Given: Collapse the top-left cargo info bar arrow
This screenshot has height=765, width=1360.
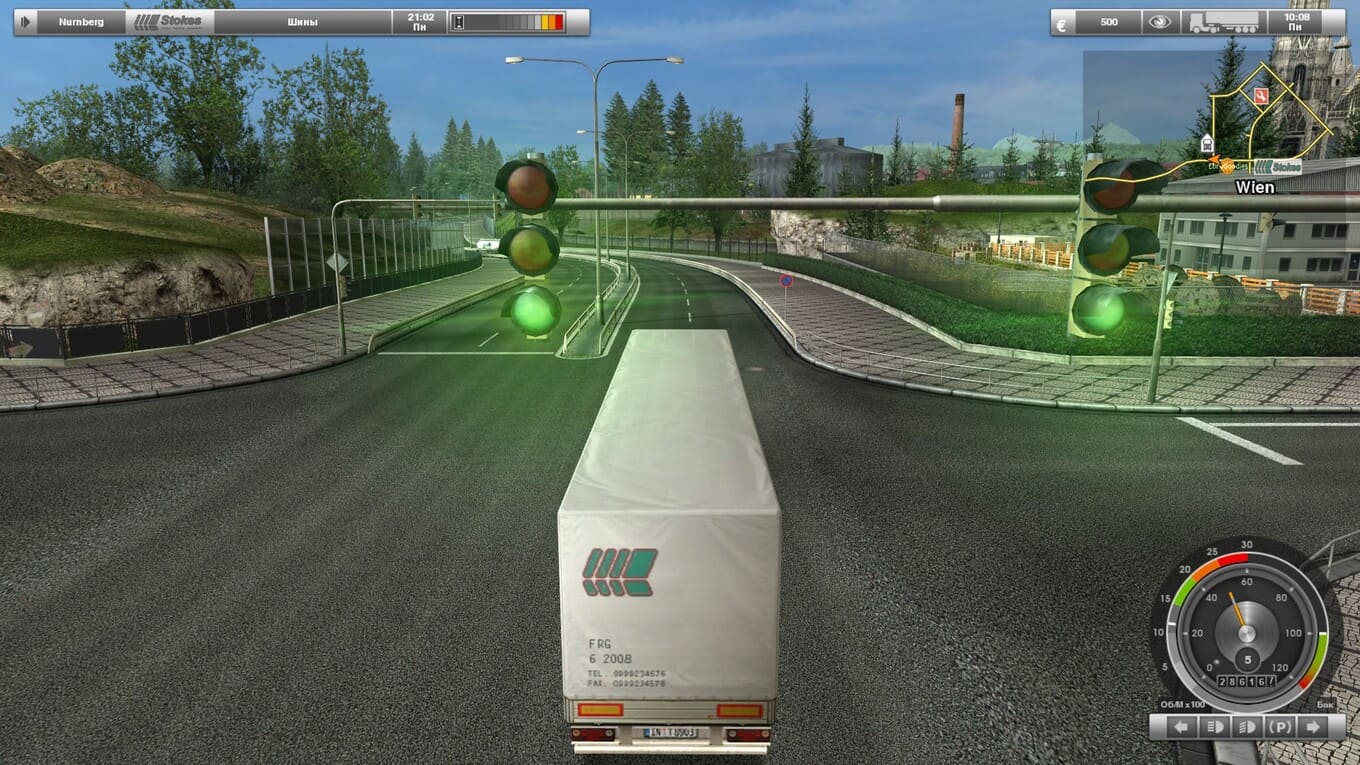Looking at the screenshot, I should (x=25, y=22).
